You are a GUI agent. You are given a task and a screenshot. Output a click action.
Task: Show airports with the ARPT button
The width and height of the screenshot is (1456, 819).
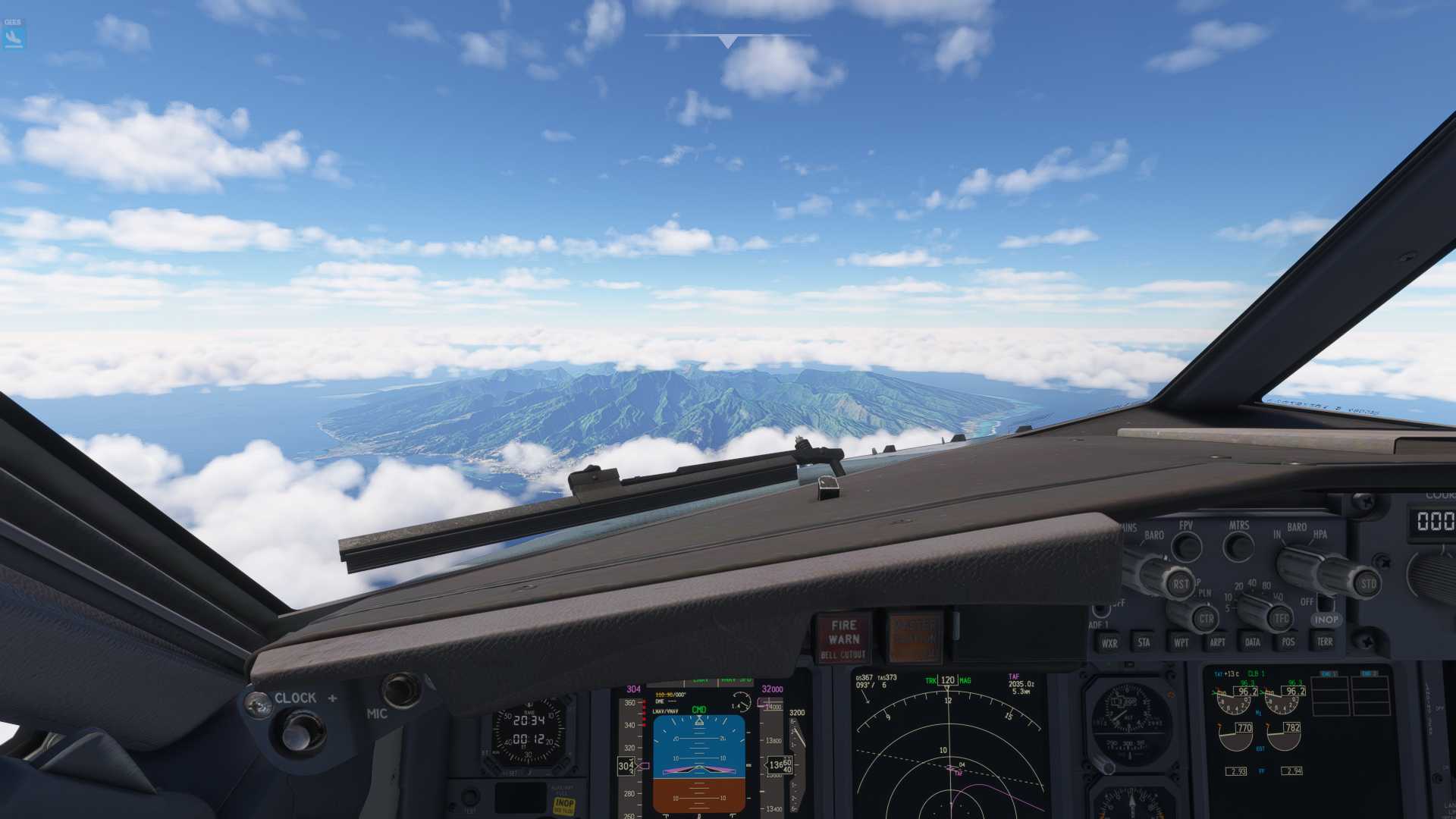pyautogui.click(x=1217, y=642)
